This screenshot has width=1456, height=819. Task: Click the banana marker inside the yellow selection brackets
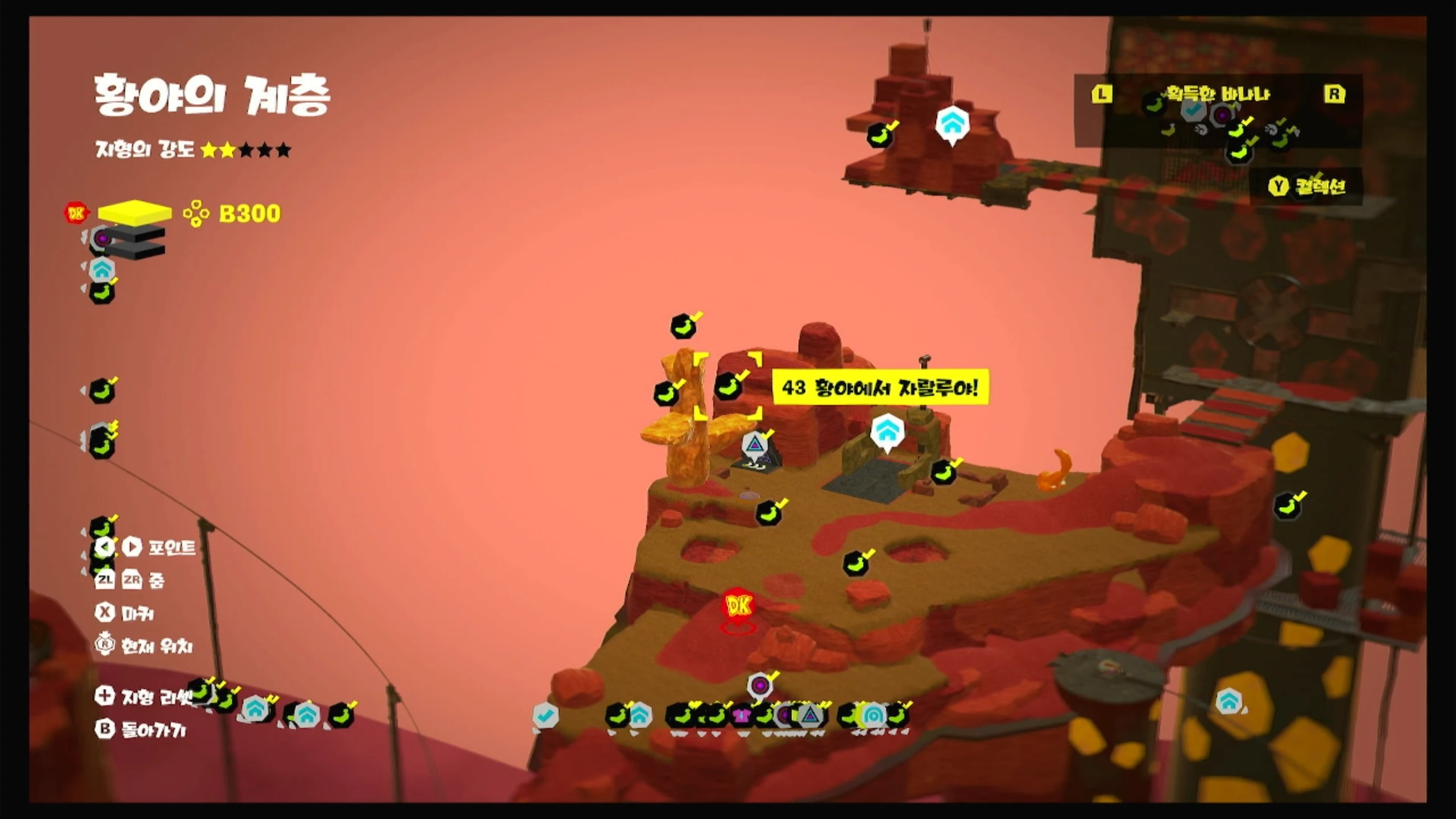[x=729, y=387]
